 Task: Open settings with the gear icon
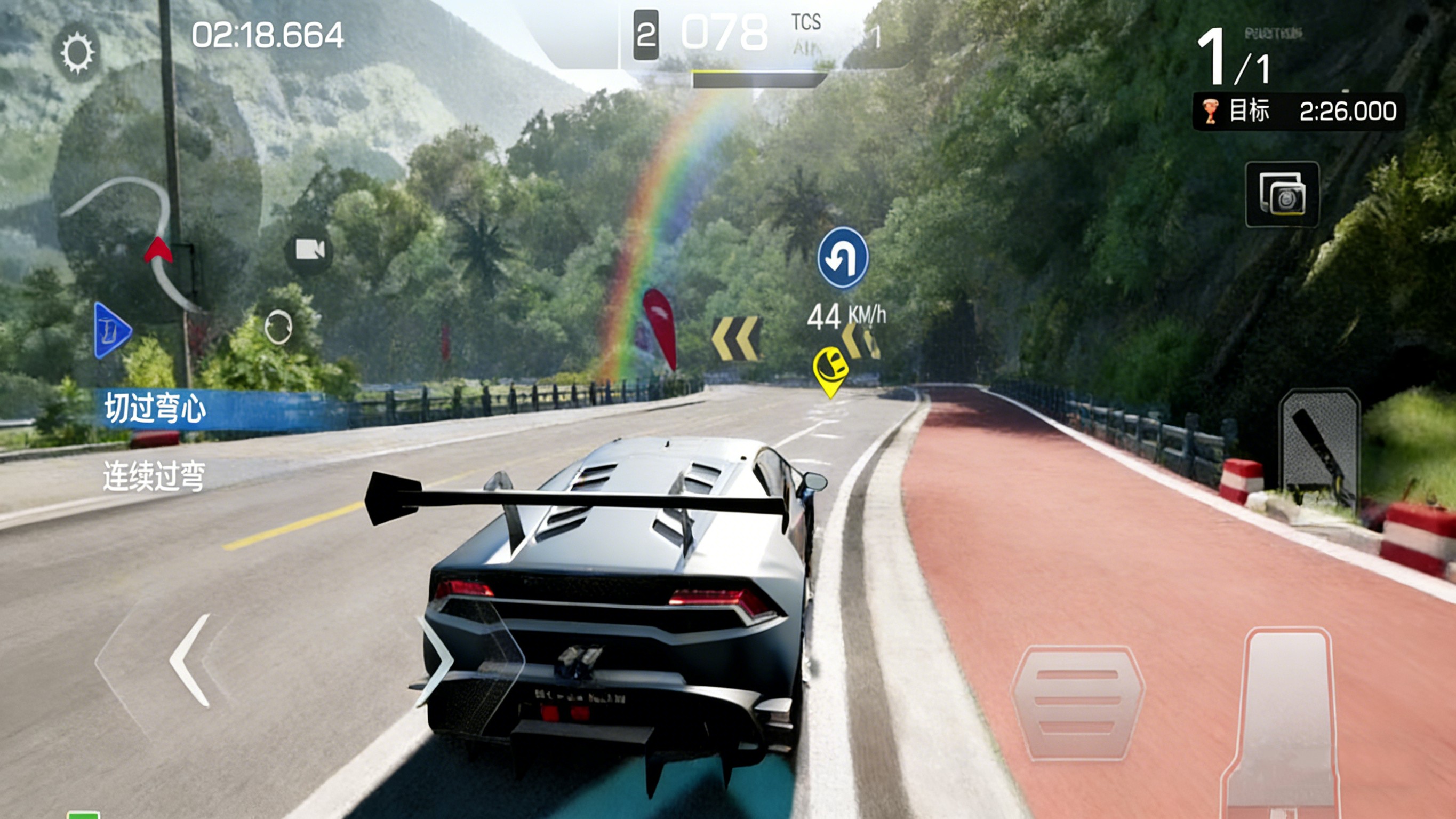tap(77, 53)
